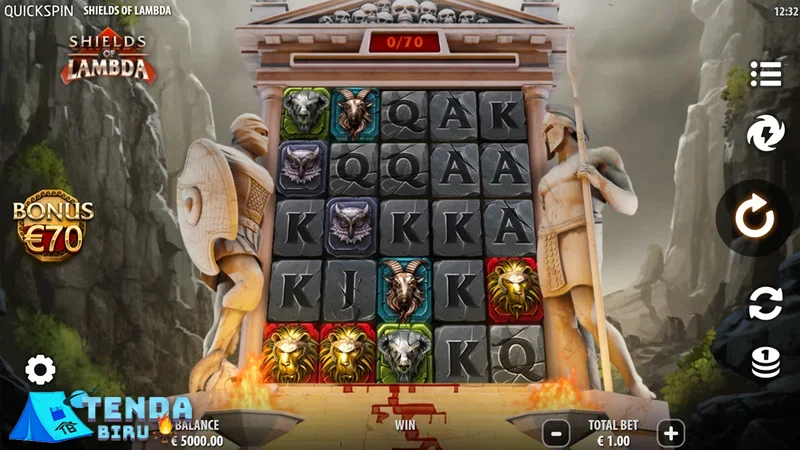Decrease total bet with minus button

[556, 433]
